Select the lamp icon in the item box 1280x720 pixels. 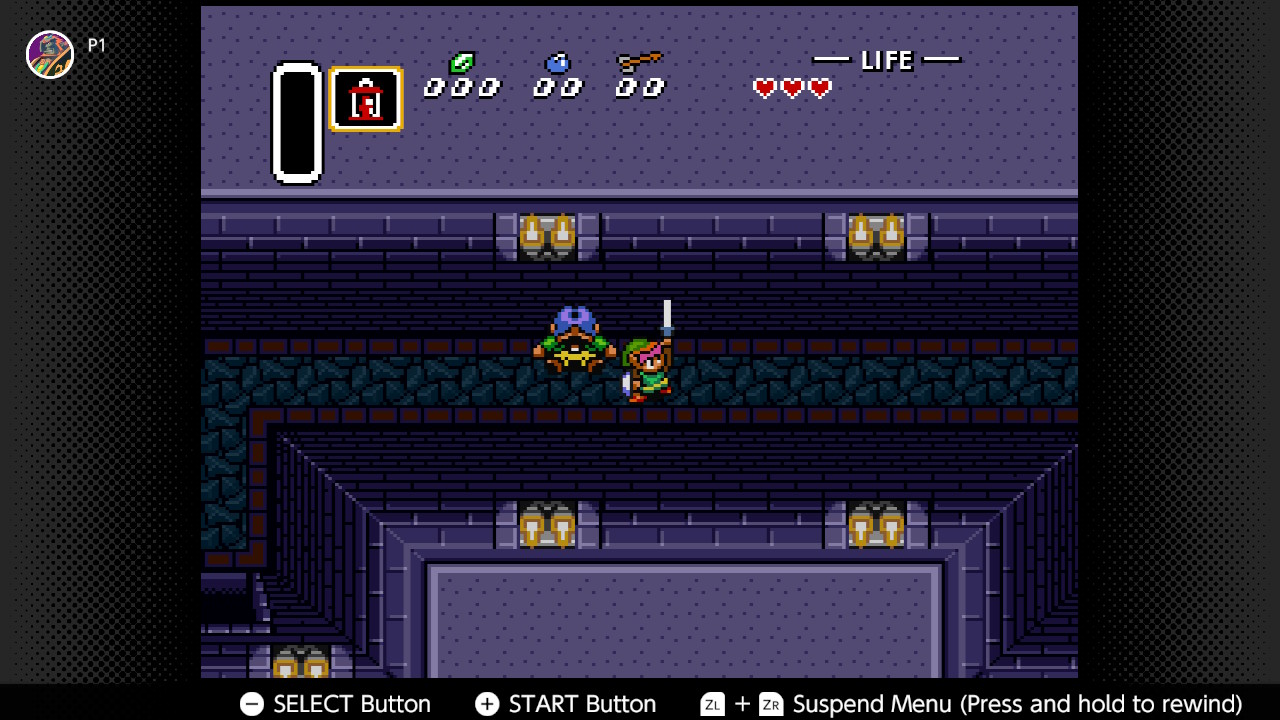[x=366, y=99]
